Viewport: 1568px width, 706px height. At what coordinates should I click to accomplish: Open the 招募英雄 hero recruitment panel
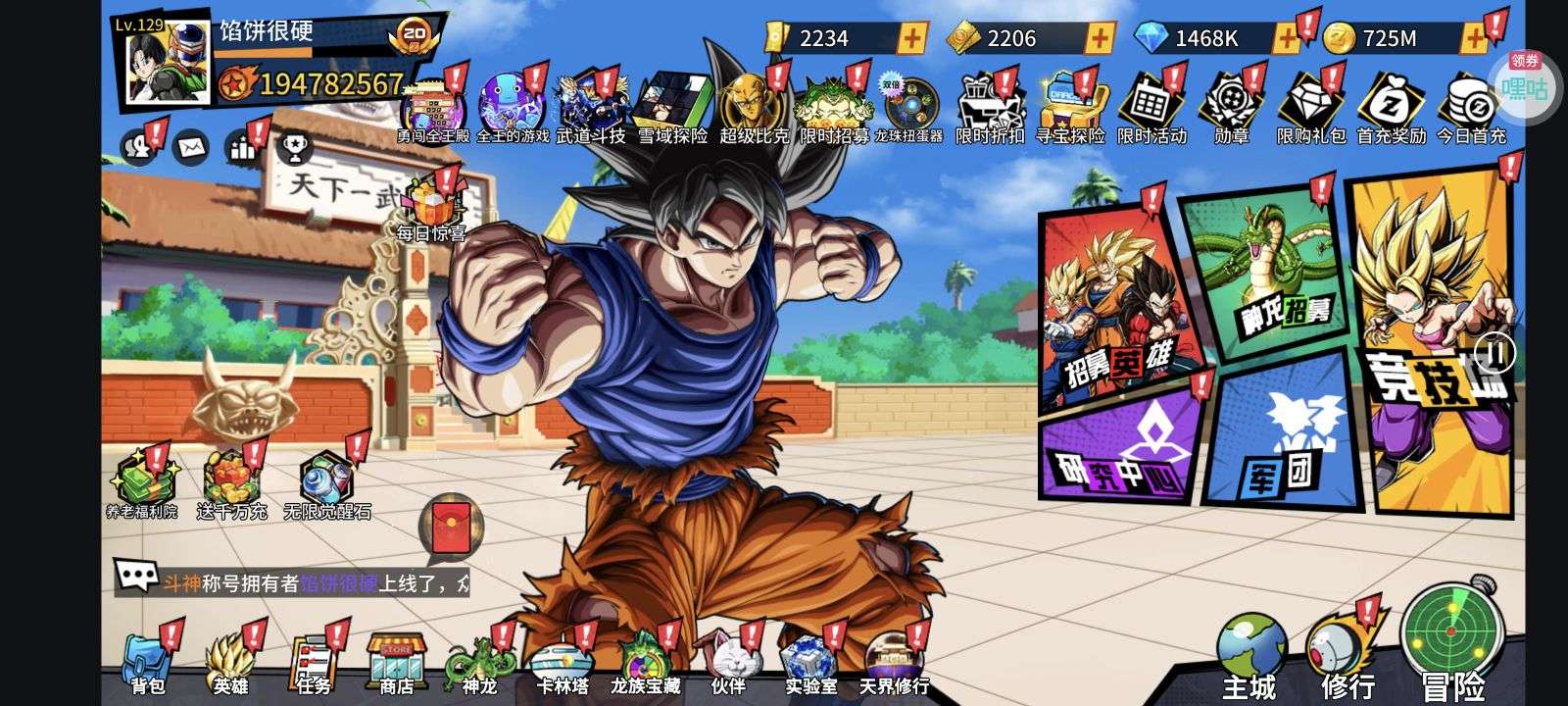coord(1116,306)
